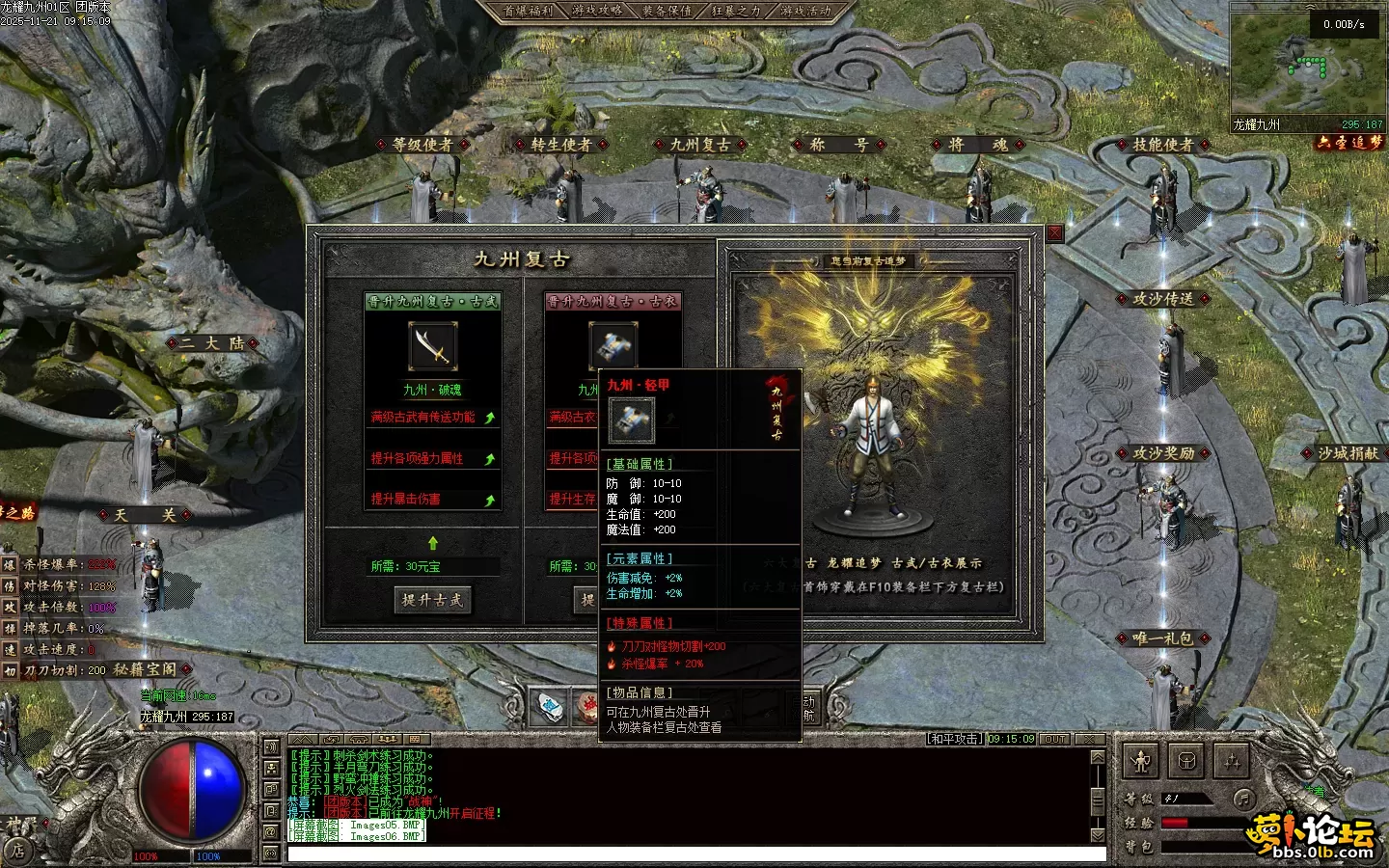Screen dimensions: 1389x868
Task: Open the 店 shop button bottom-left
Action: 17,851
